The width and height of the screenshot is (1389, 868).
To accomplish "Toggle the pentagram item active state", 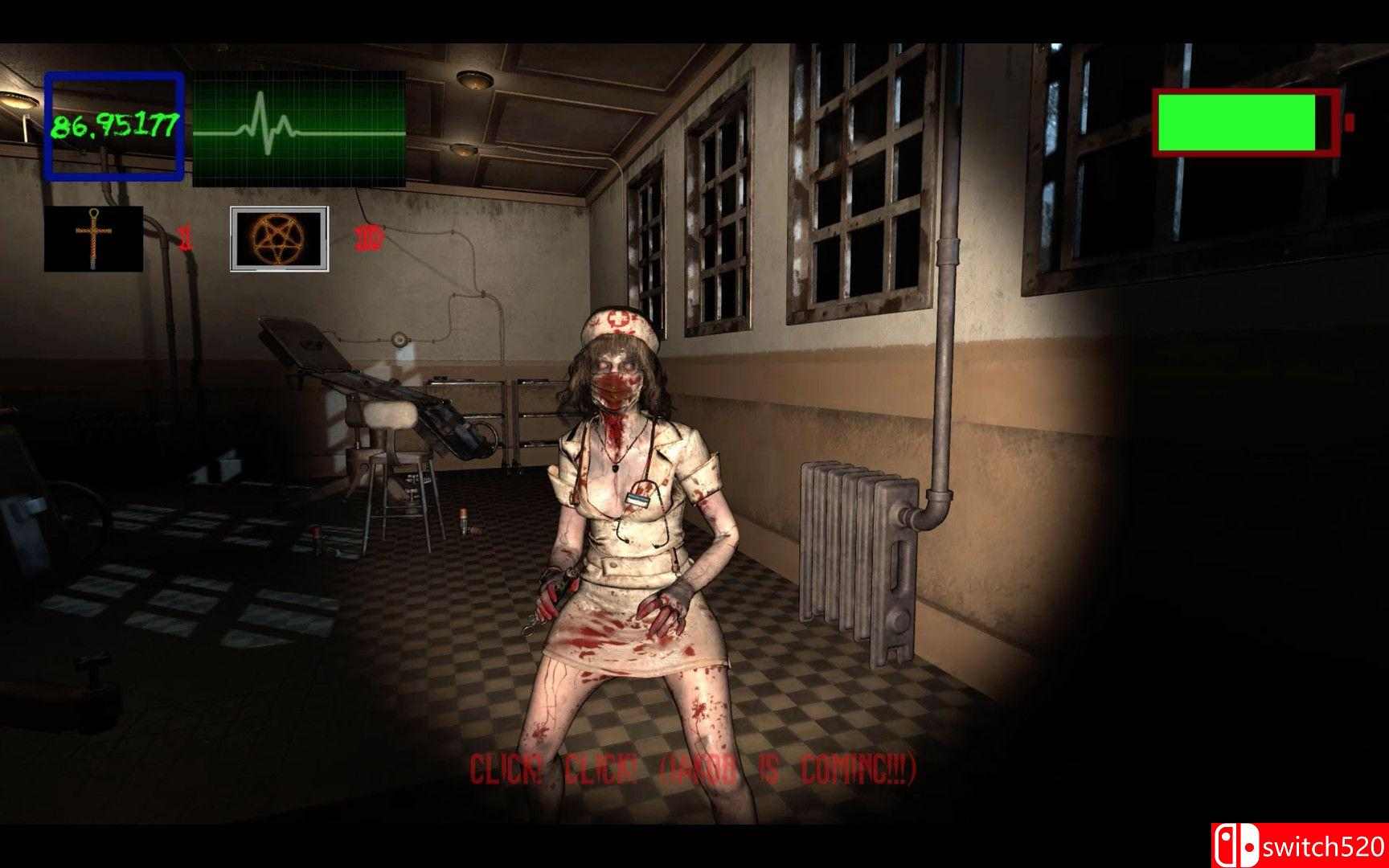I will (277, 239).
